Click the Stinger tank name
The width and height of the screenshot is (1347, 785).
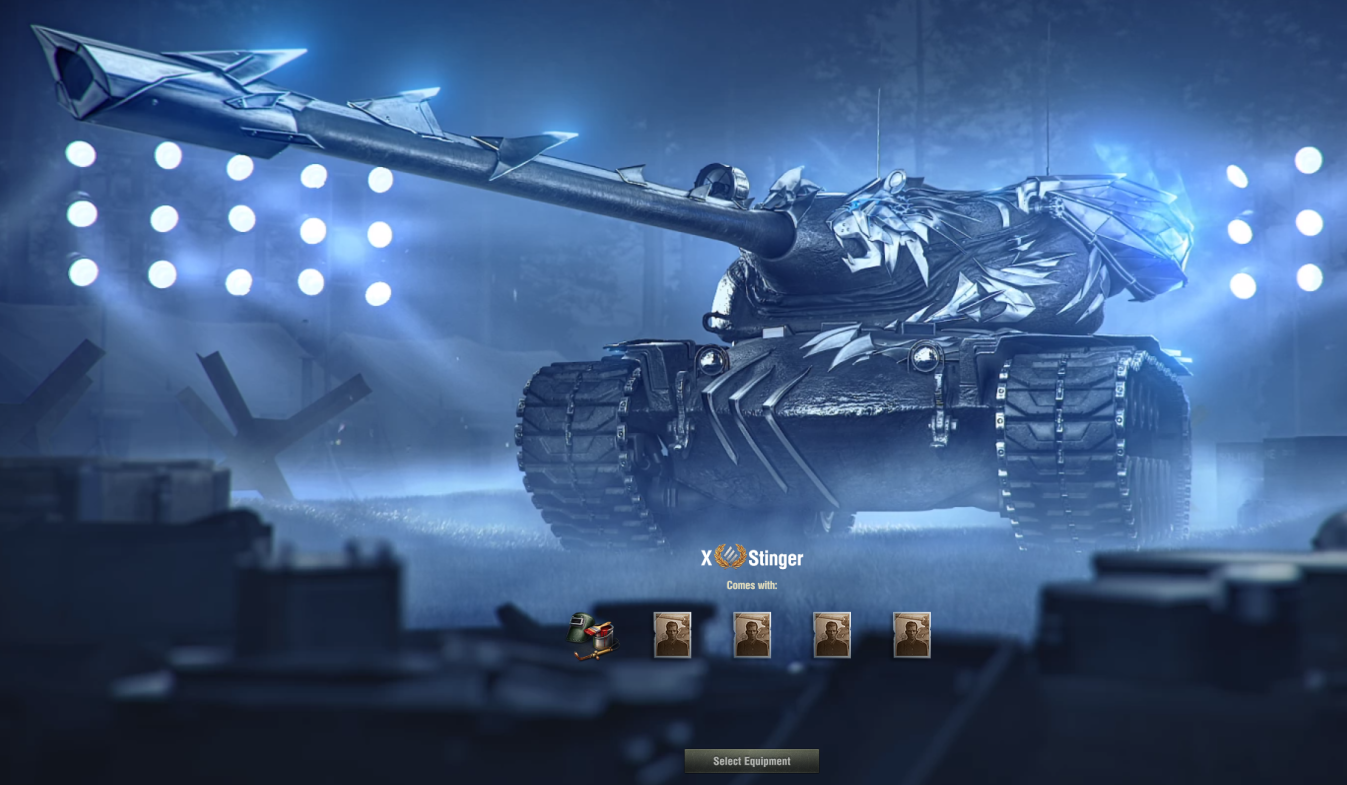click(x=774, y=558)
